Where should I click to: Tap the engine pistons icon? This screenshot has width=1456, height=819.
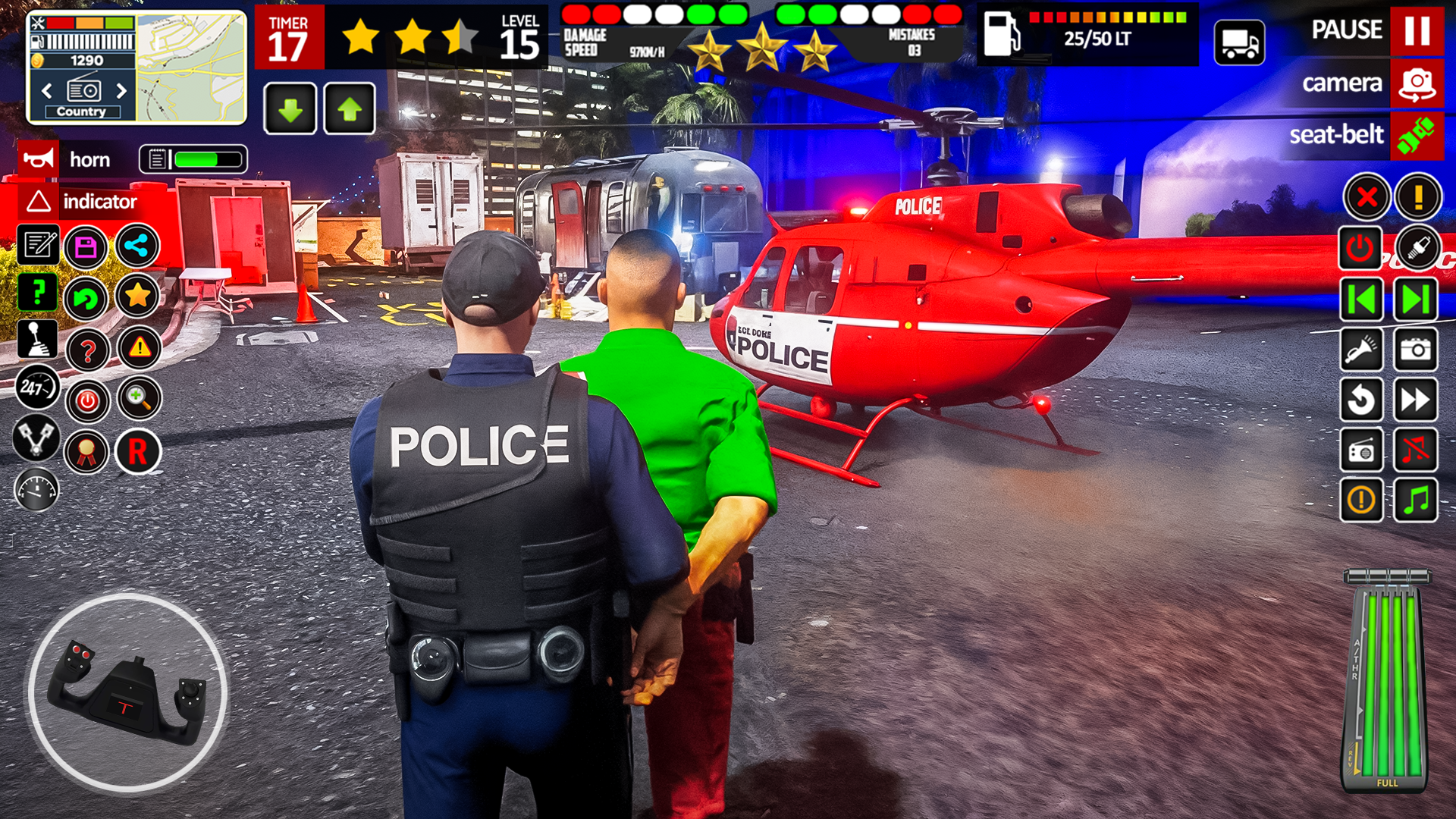[37, 440]
